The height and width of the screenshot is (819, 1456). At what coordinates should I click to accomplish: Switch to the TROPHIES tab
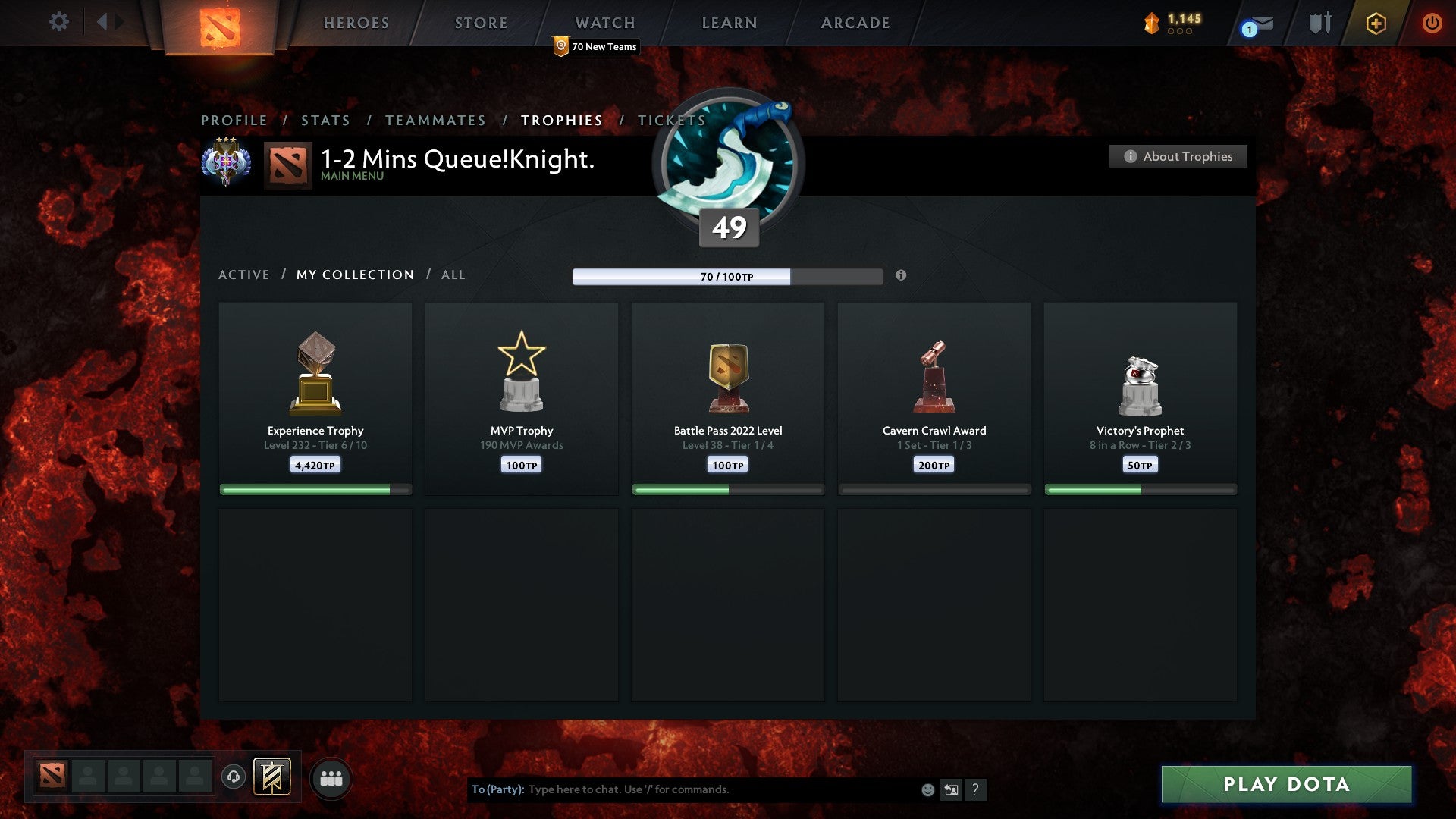(x=560, y=120)
